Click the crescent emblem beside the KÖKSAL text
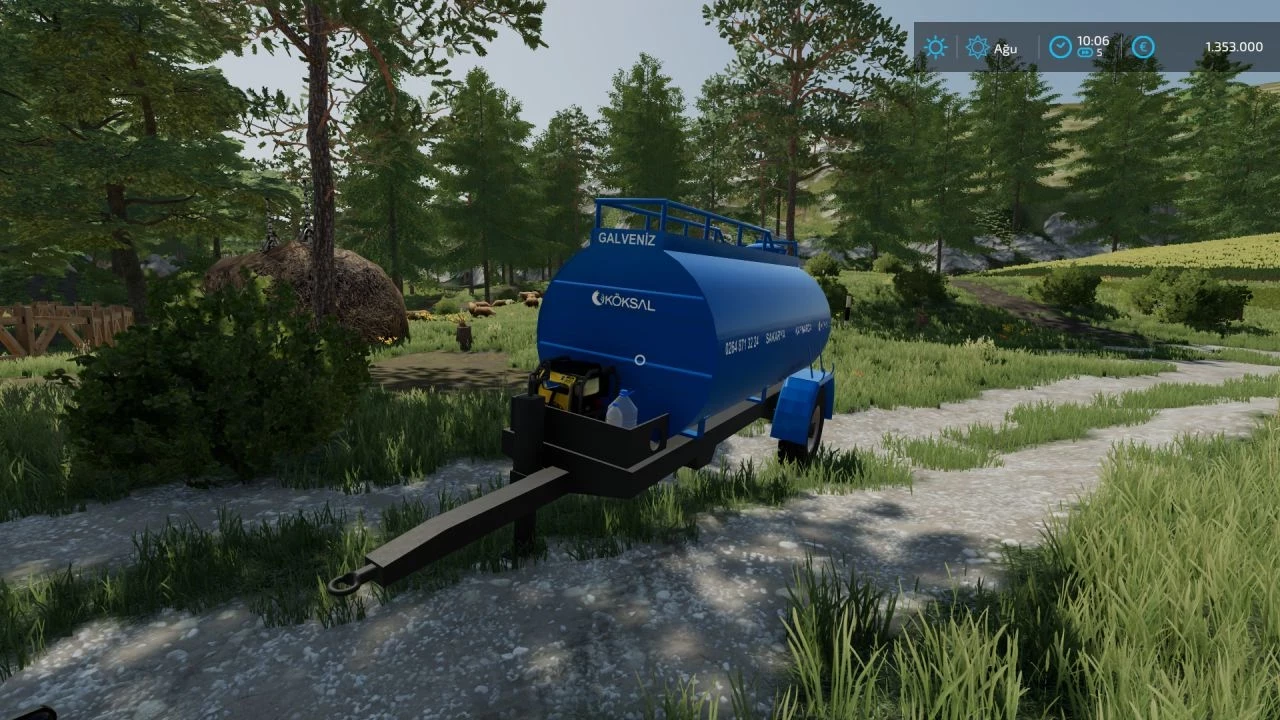 click(597, 299)
